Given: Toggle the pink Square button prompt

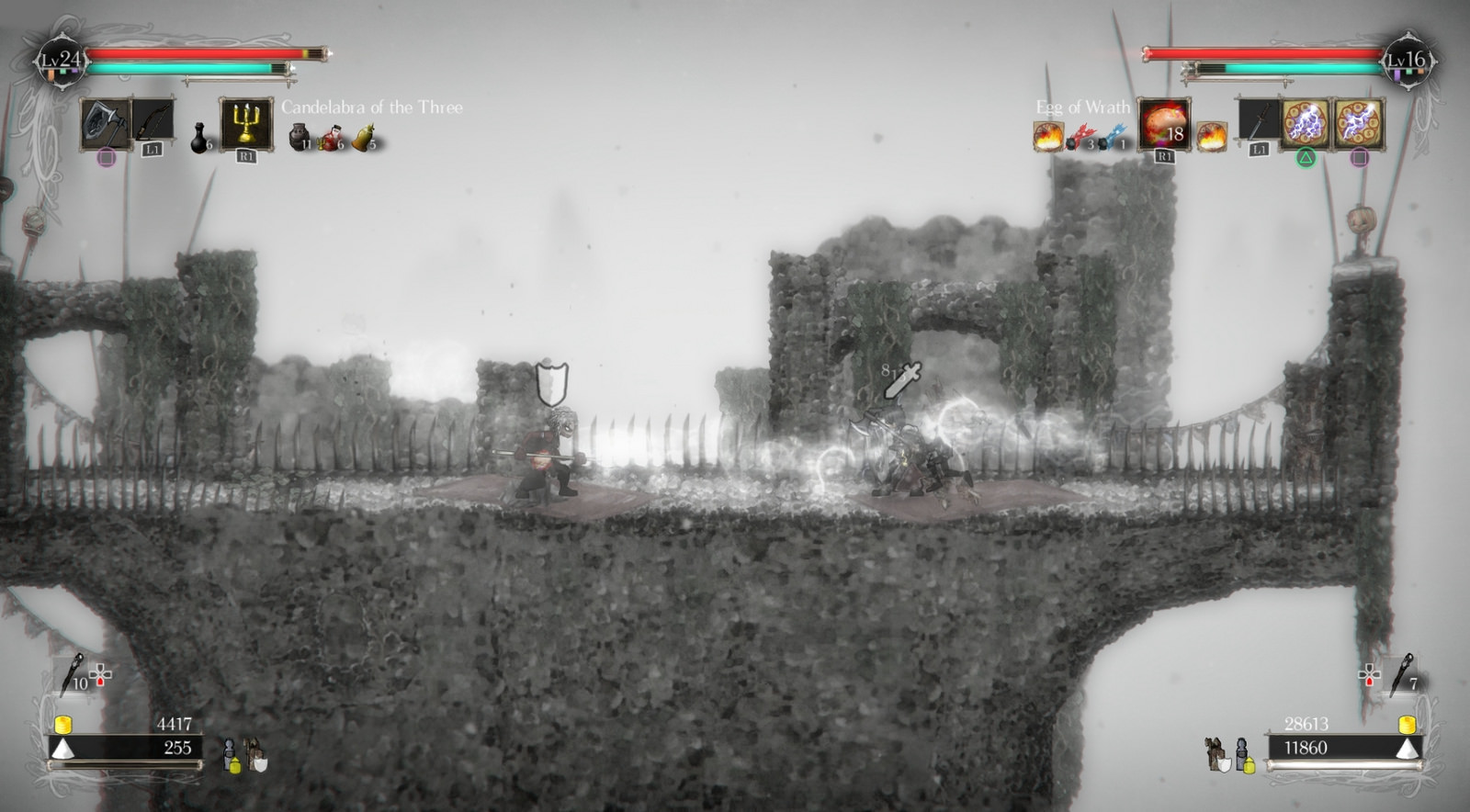Looking at the screenshot, I should click(1358, 156).
